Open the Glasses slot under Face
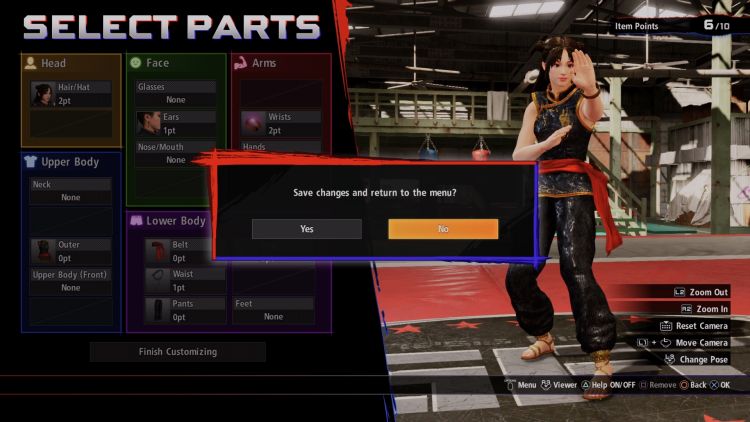The width and height of the screenshot is (750, 422). click(176, 93)
